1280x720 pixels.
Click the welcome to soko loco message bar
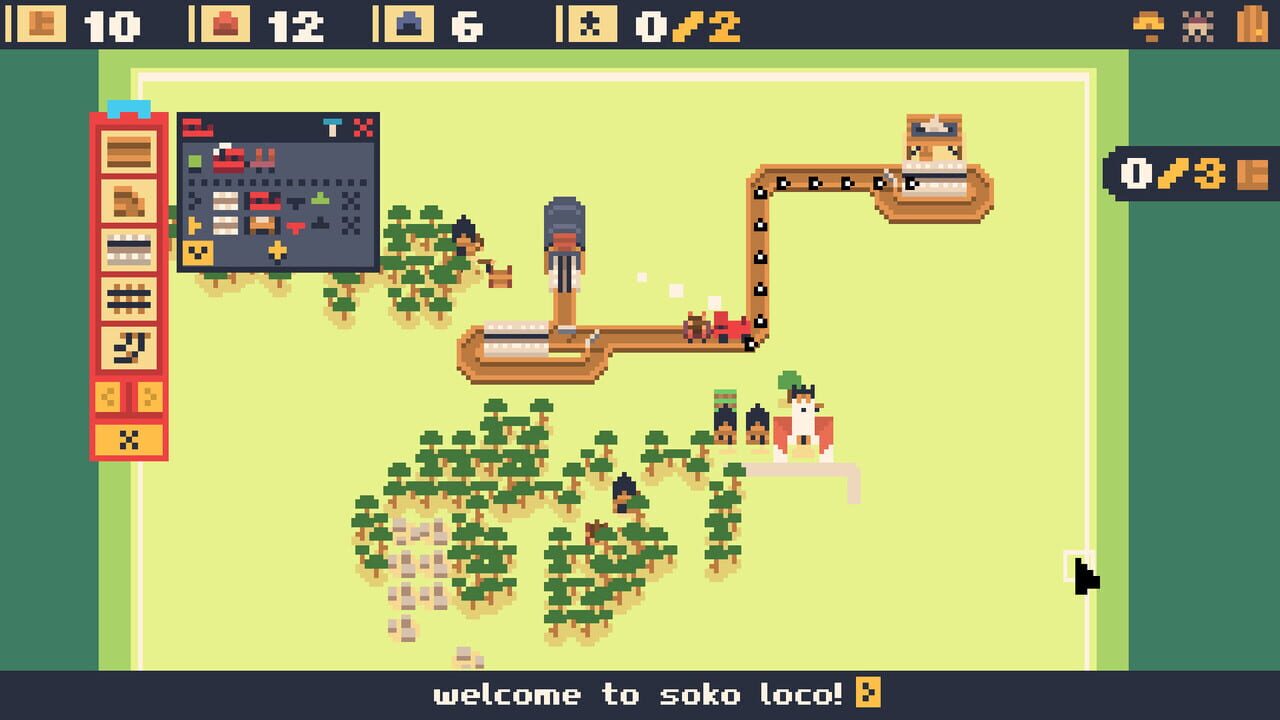[x=640, y=694]
